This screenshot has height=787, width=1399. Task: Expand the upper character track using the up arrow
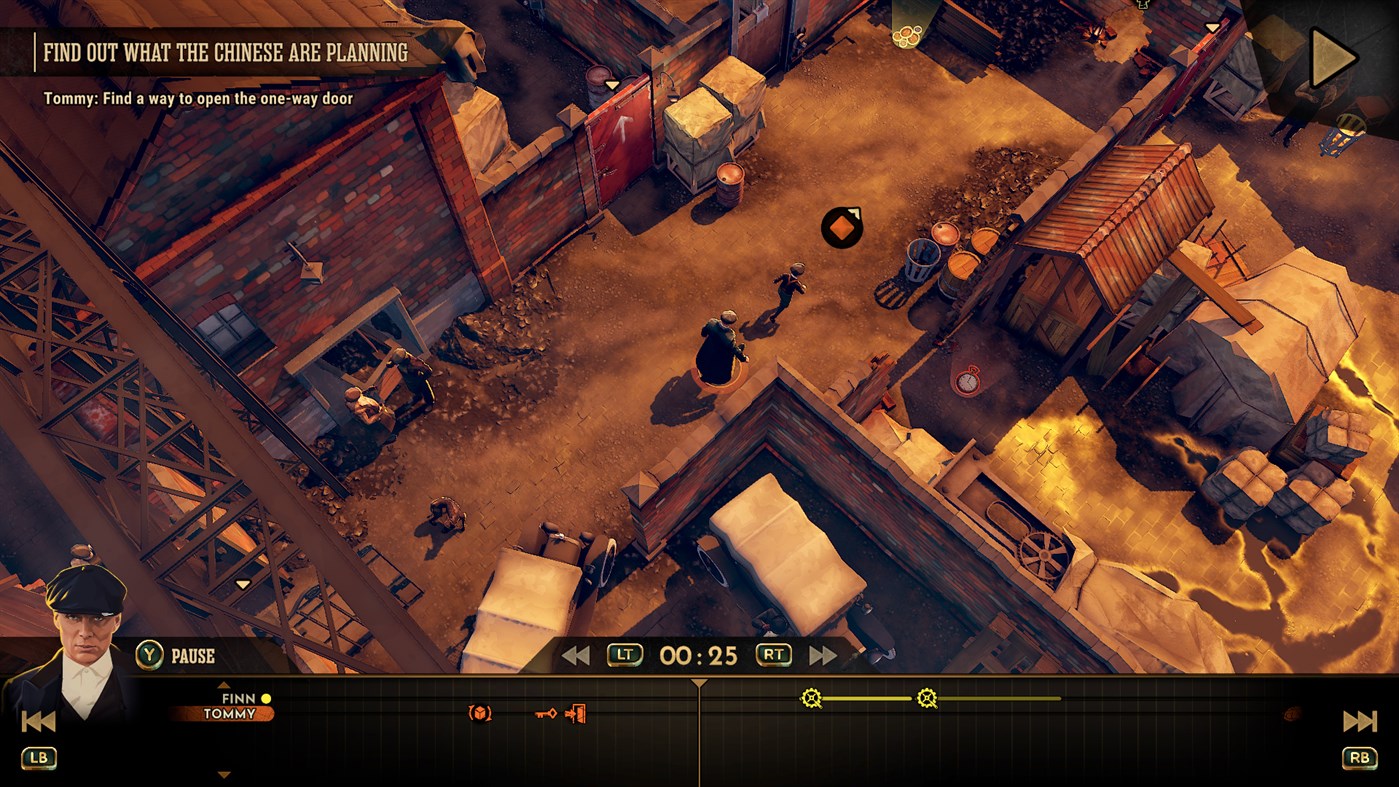(222, 686)
